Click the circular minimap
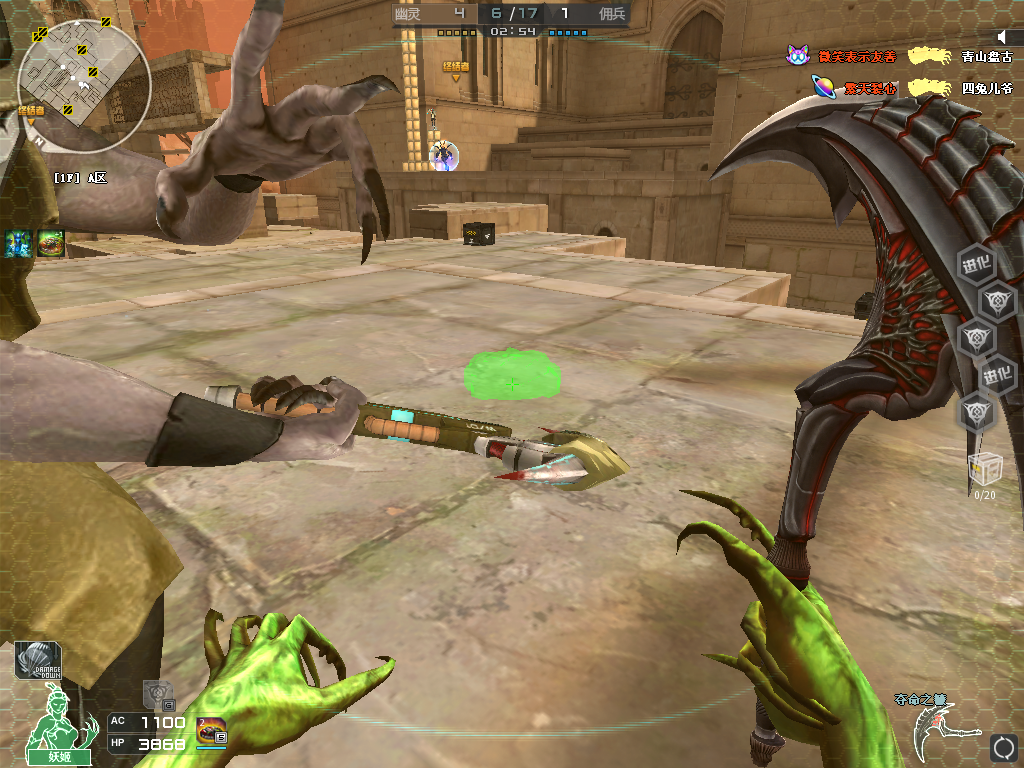This screenshot has height=768, width=1024. click(x=84, y=78)
